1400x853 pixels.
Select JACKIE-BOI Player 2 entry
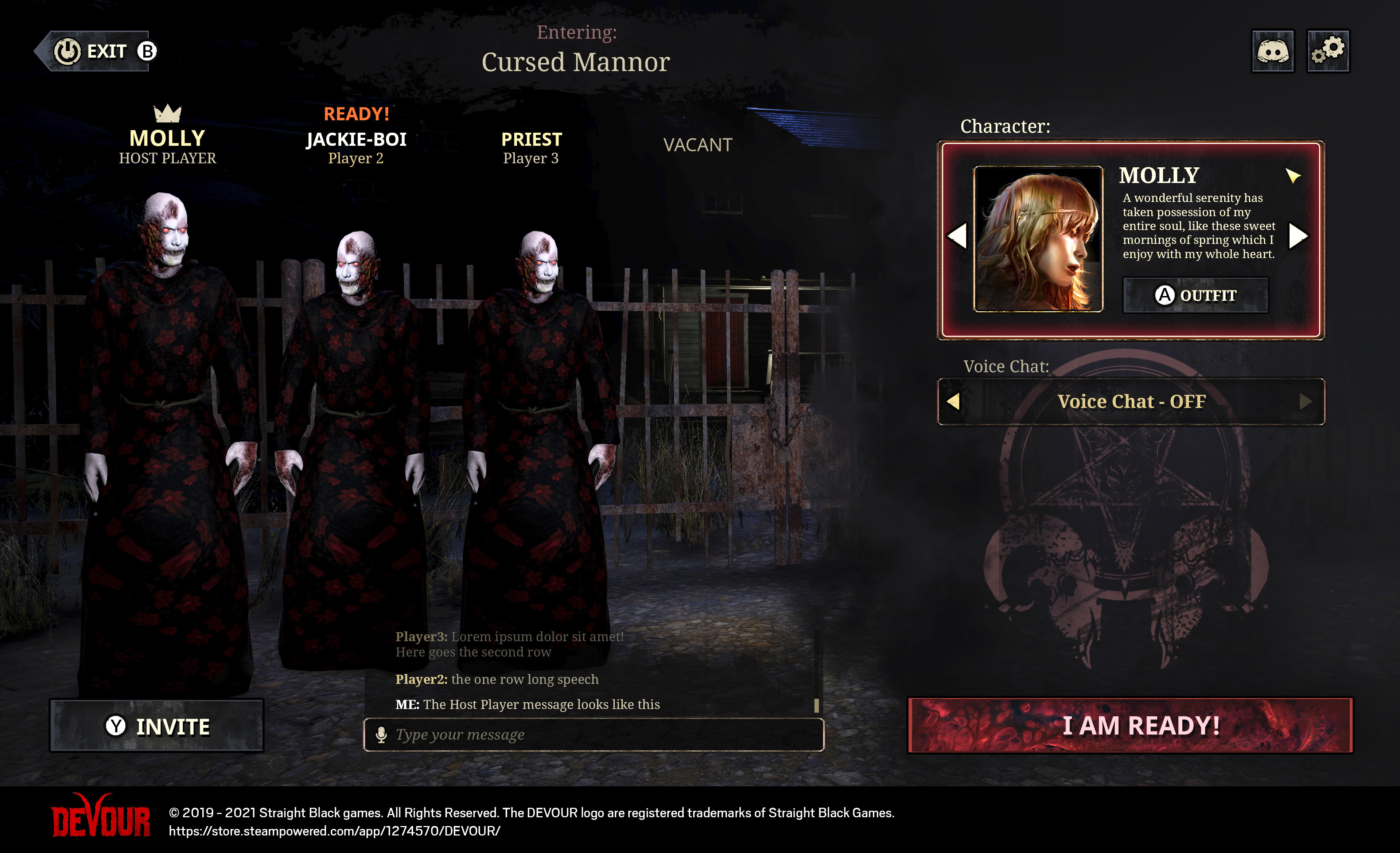coord(356,147)
